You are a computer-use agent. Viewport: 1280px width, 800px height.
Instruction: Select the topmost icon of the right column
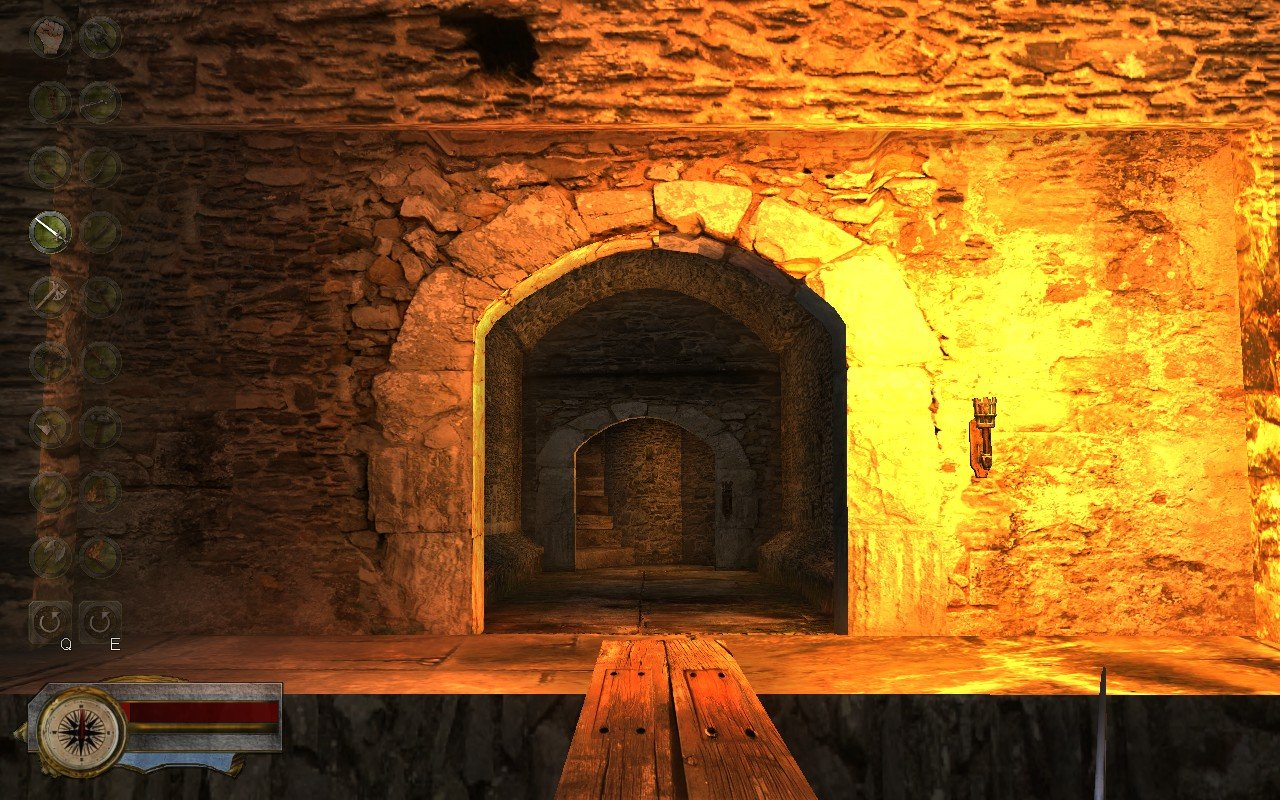coord(100,36)
